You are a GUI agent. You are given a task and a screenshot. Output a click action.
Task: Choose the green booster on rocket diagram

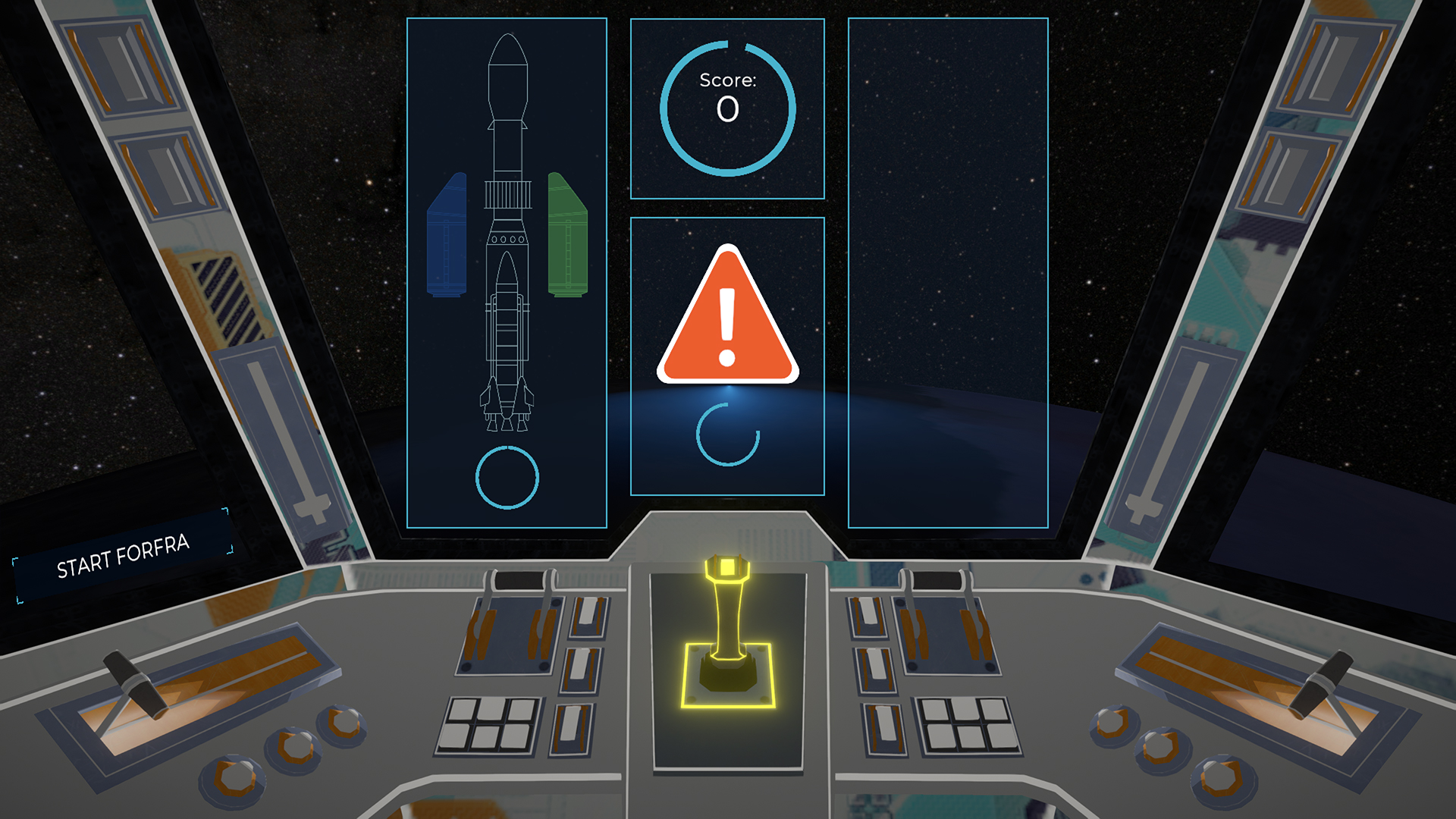click(x=567, y=237)
